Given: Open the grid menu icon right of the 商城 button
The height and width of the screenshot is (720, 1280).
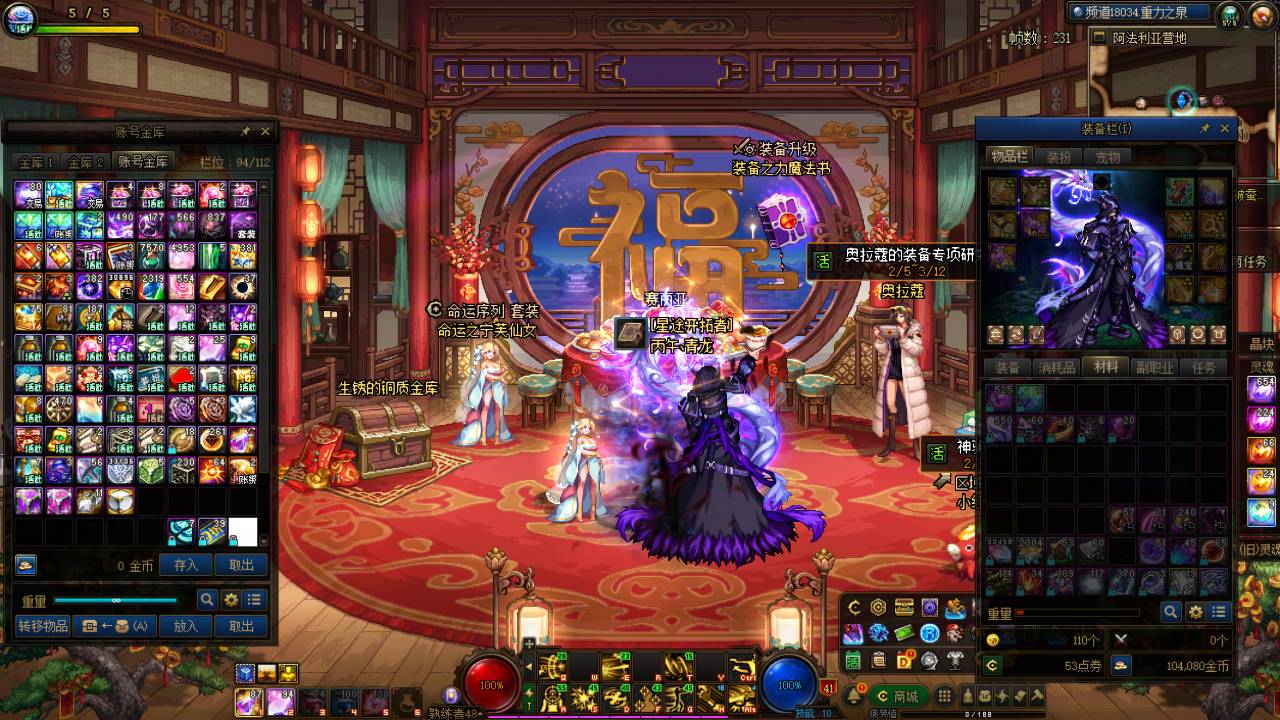Looking at the screenshot, I should (x=944, y=696).
